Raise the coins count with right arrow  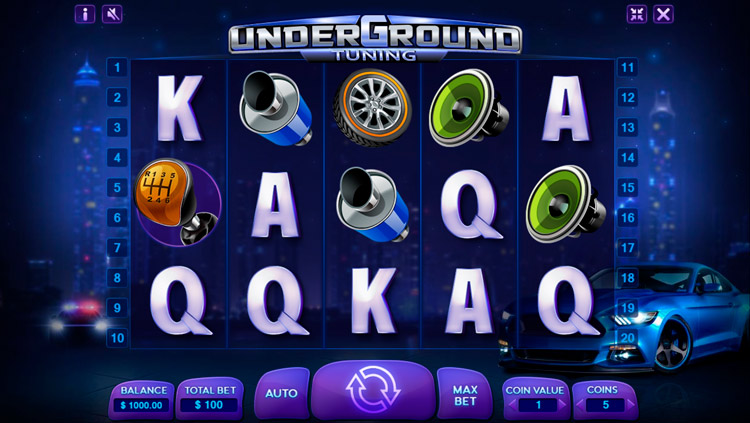tap(629, 405)
